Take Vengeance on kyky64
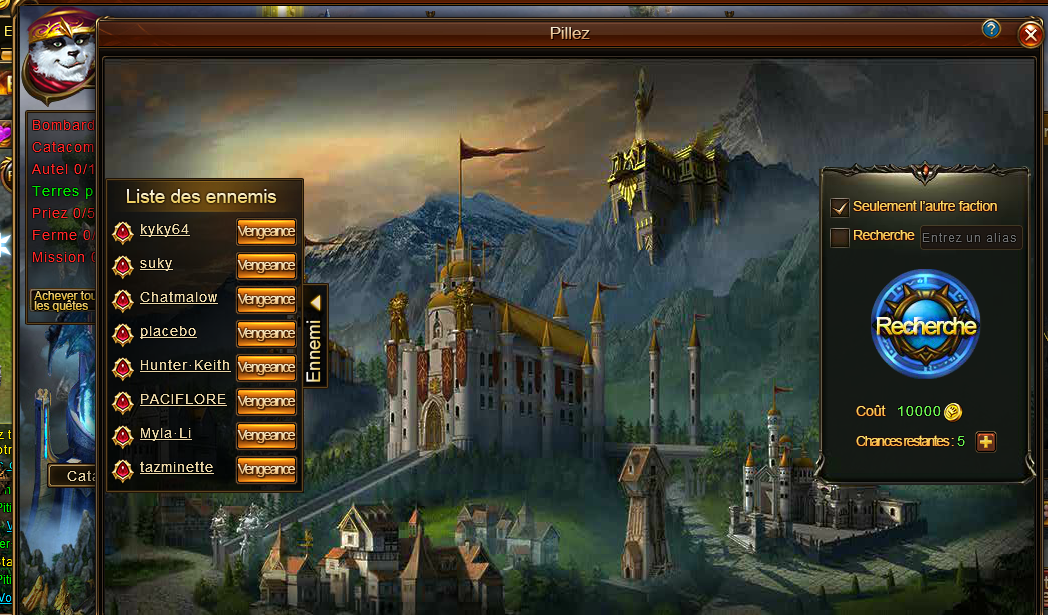Image resolution: width=1048 pixels, height=615 pixels. tap(266, 231)
